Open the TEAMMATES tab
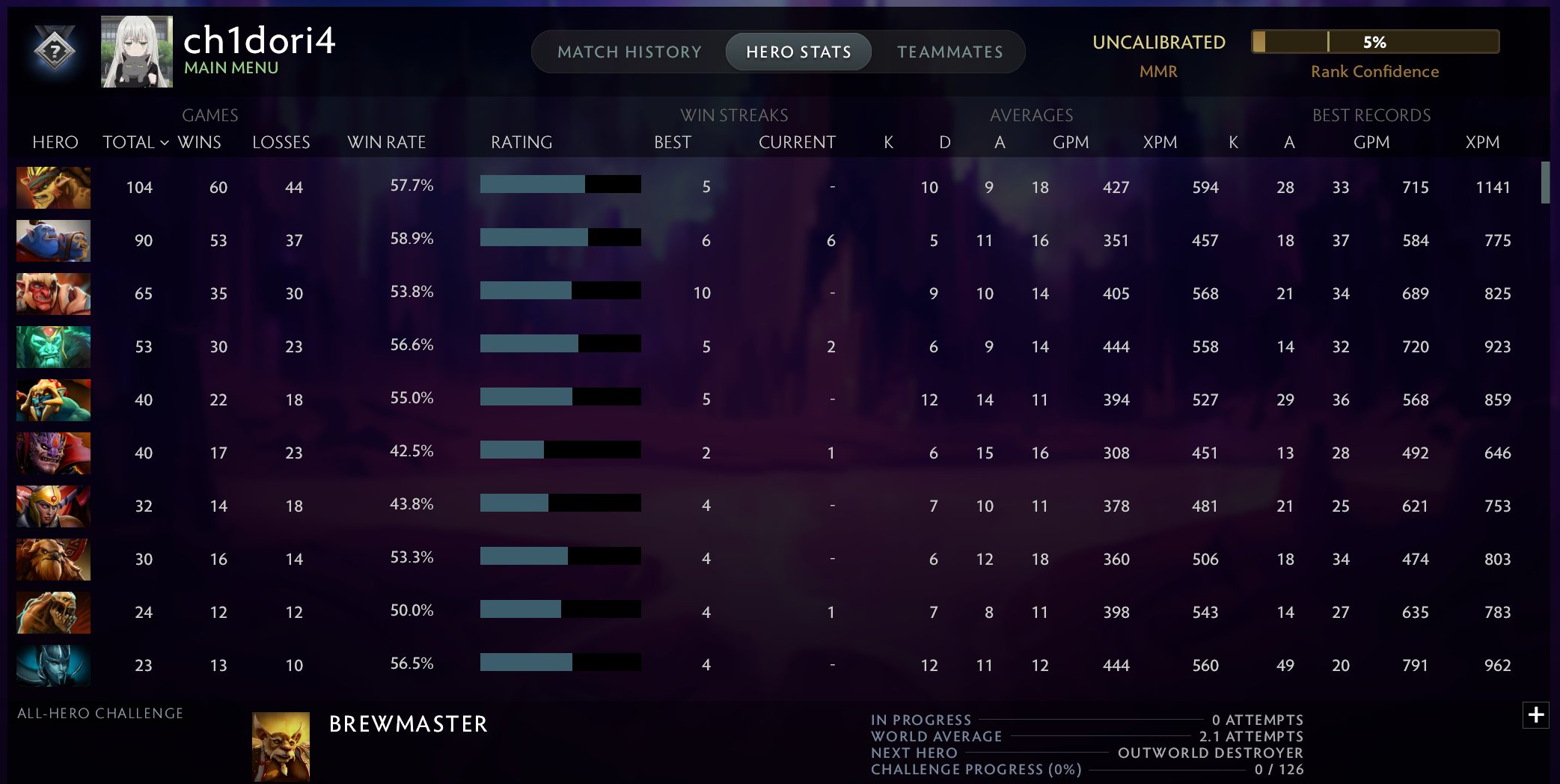Screen dimensions: 1560x784 [949, 52]
